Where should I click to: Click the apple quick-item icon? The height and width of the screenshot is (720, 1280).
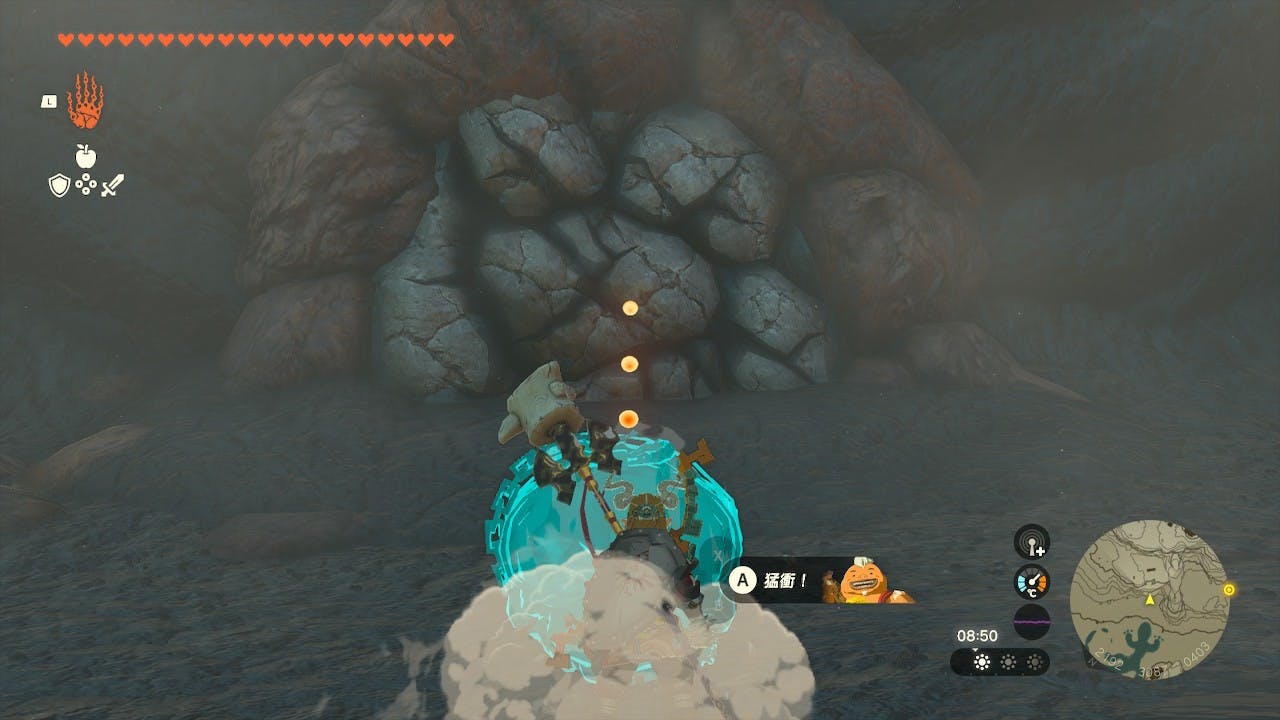point(85,156)
